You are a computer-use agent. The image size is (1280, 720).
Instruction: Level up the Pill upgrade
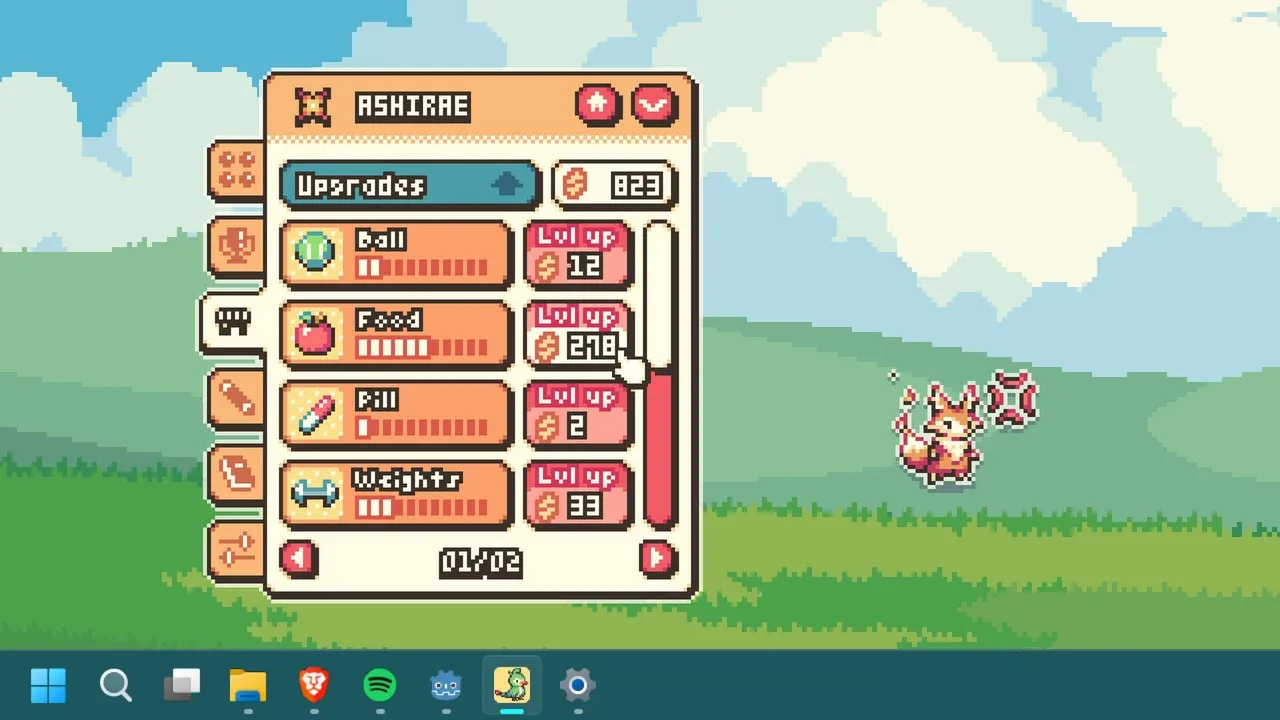click(x=578, y=414)
